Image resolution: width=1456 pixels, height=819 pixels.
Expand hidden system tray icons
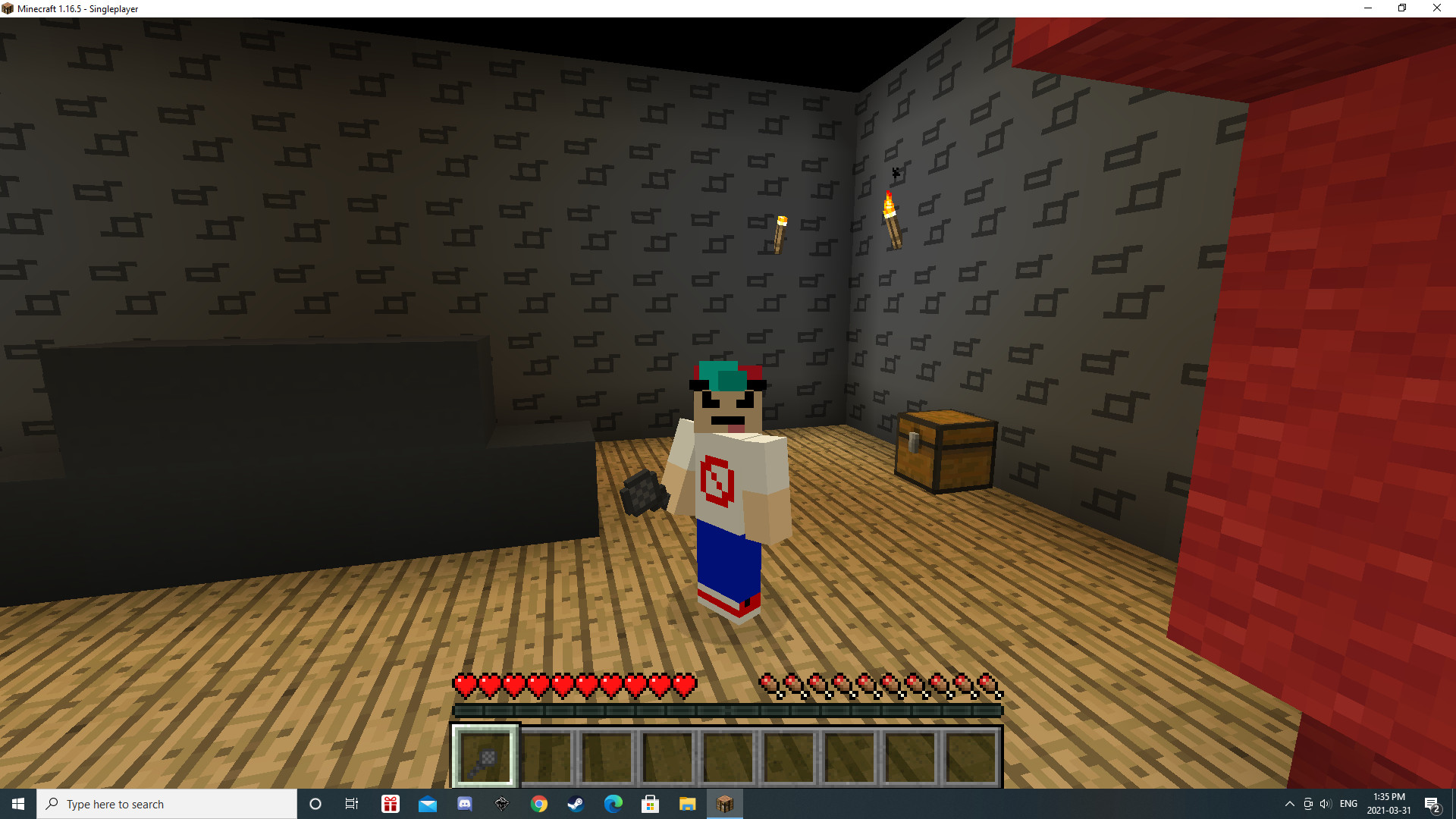click(1289, 803)
